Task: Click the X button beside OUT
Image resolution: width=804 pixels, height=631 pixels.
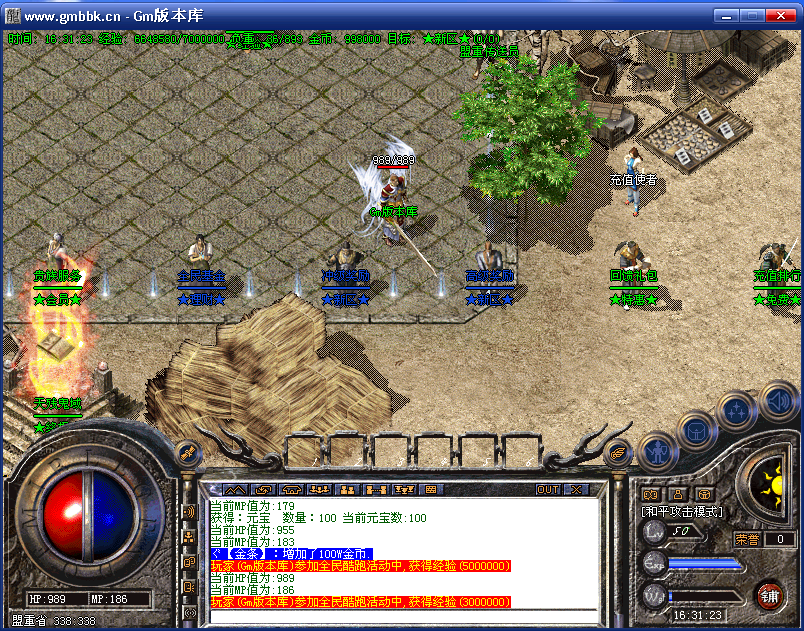Action: (576, 490)
